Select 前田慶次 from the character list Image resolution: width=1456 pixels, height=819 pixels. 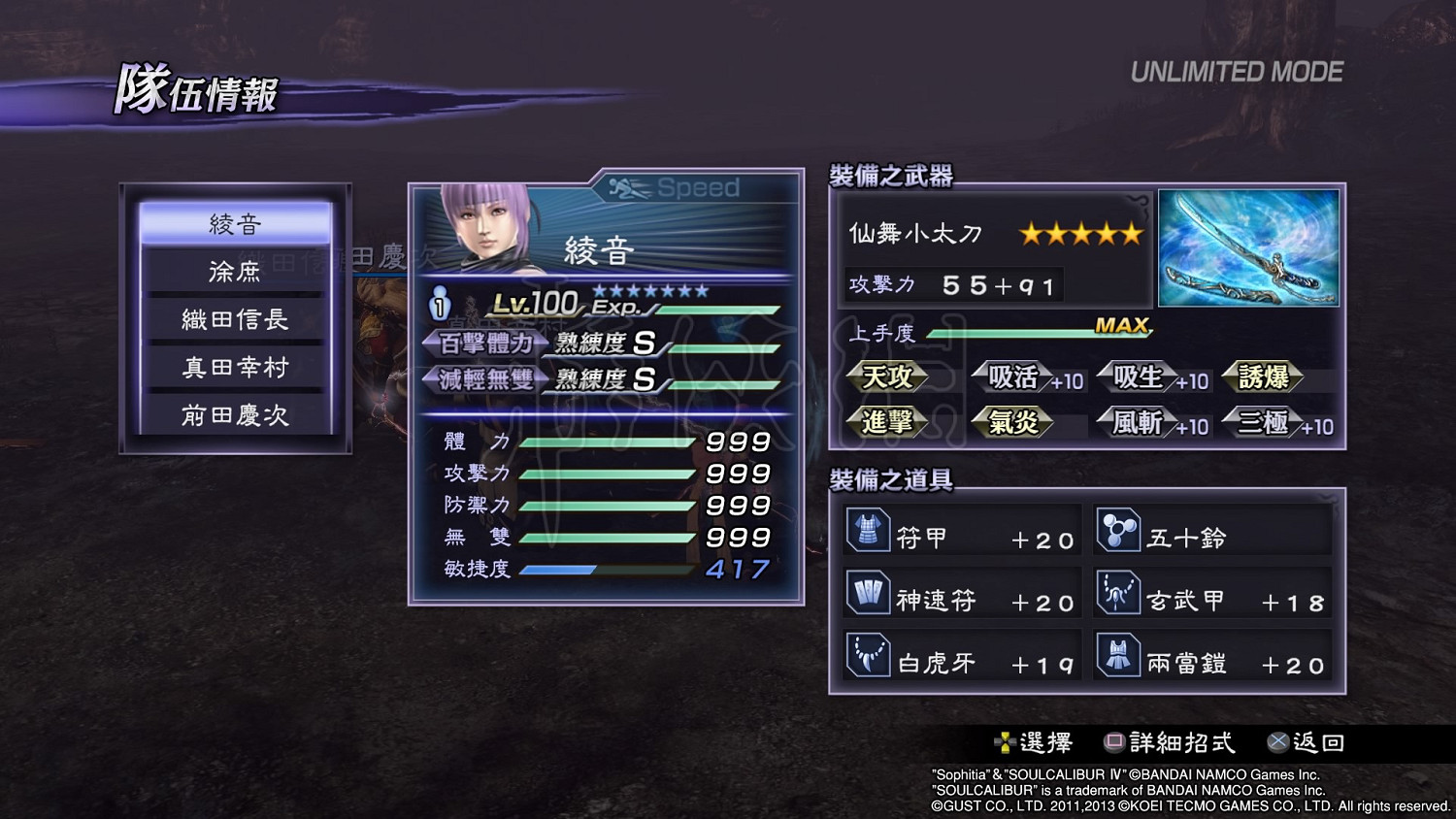pos(236,415)
